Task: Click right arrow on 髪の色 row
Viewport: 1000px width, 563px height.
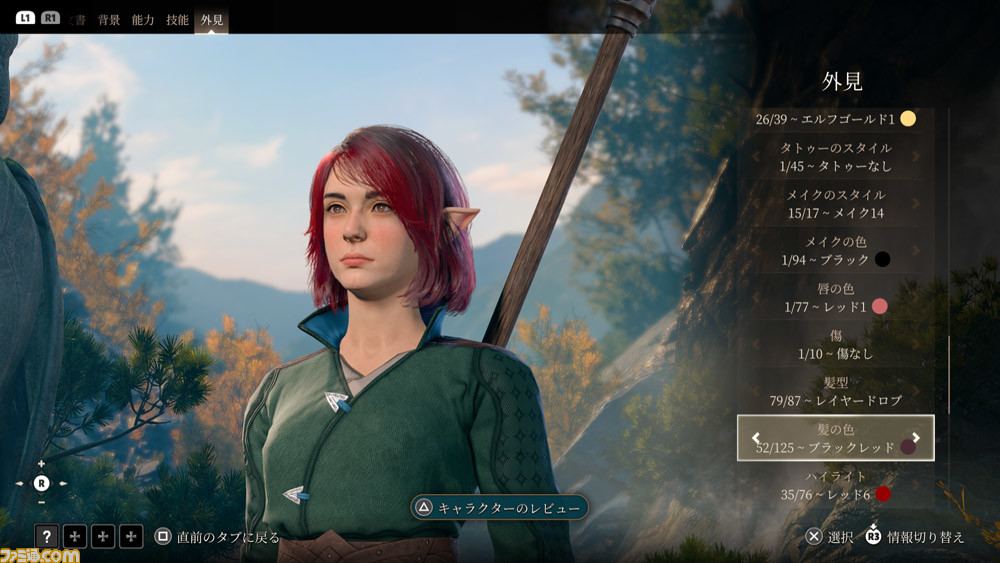Action: pyautogui.click(x=916, y=438)
